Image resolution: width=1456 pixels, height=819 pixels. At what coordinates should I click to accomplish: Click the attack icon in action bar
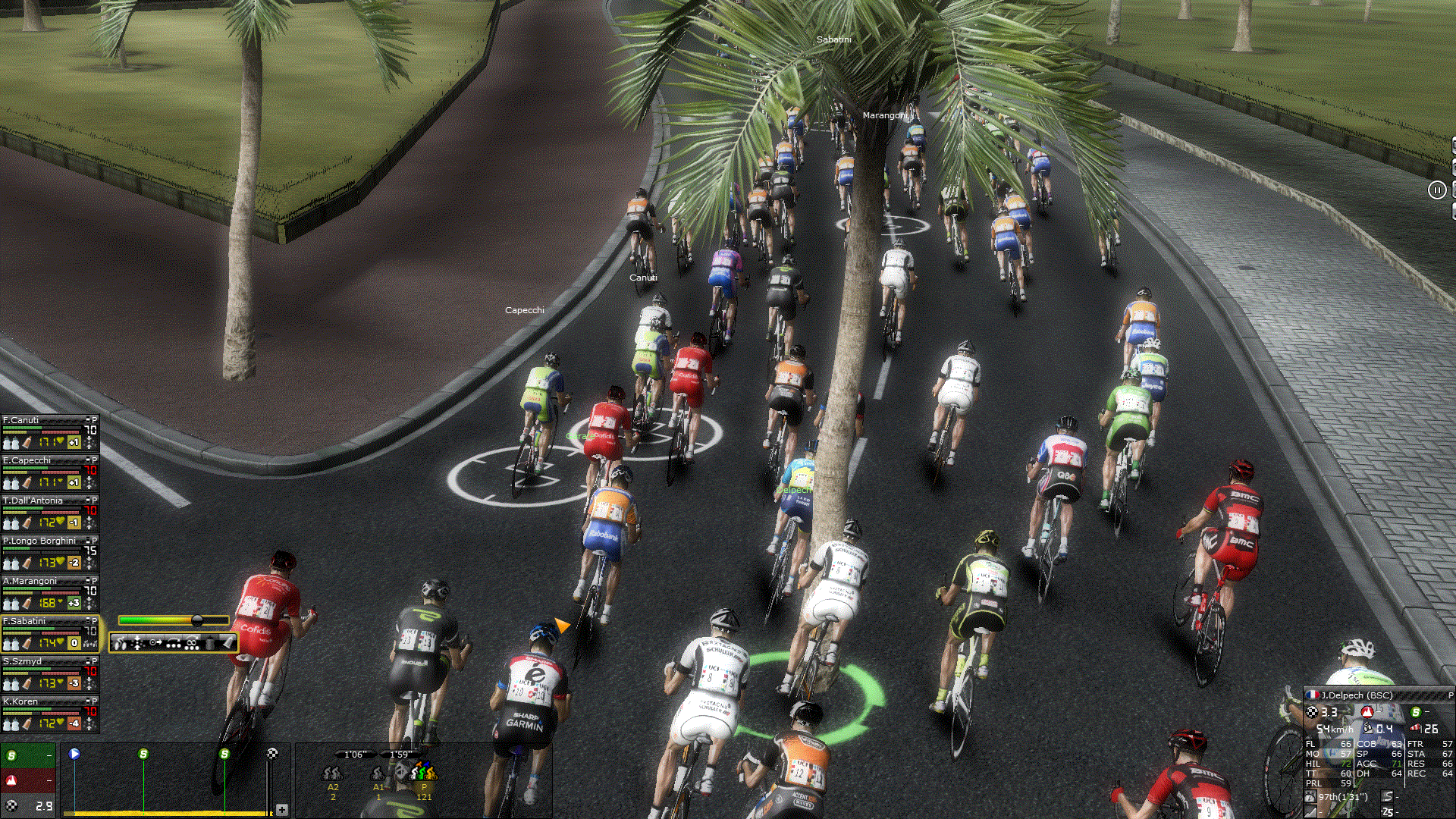120,644
